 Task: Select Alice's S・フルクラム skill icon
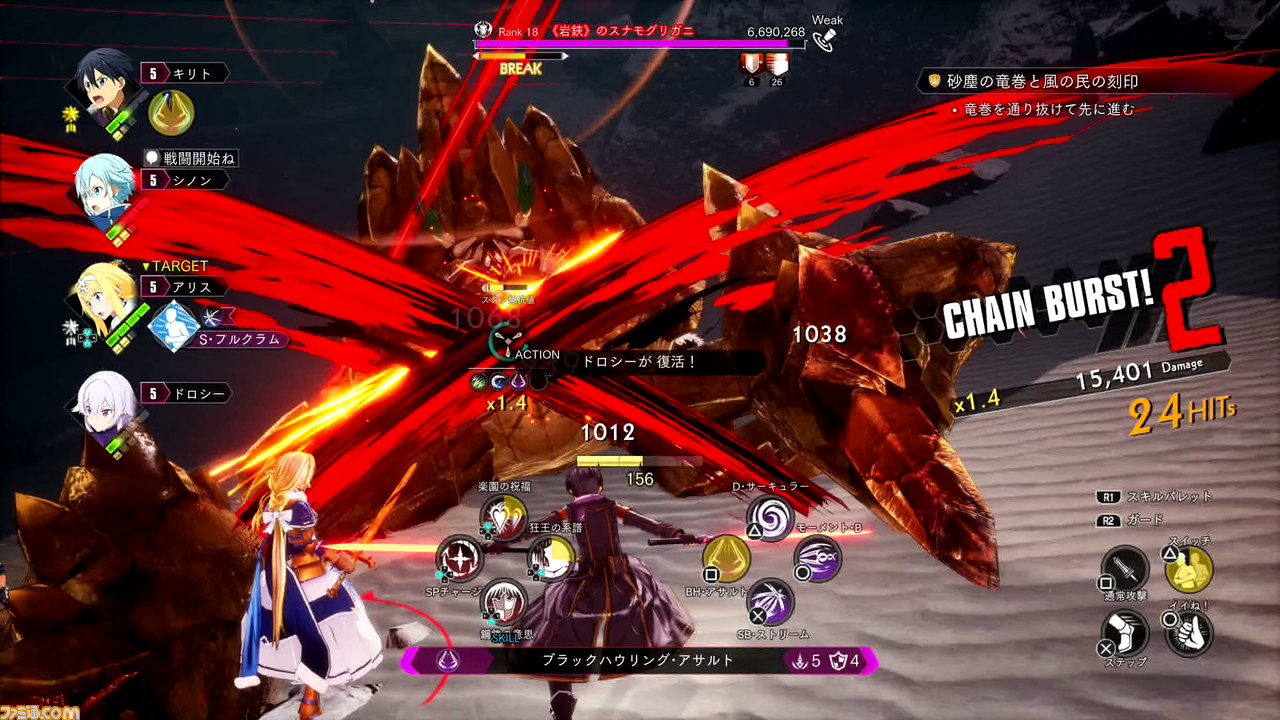tap(175, 326)
